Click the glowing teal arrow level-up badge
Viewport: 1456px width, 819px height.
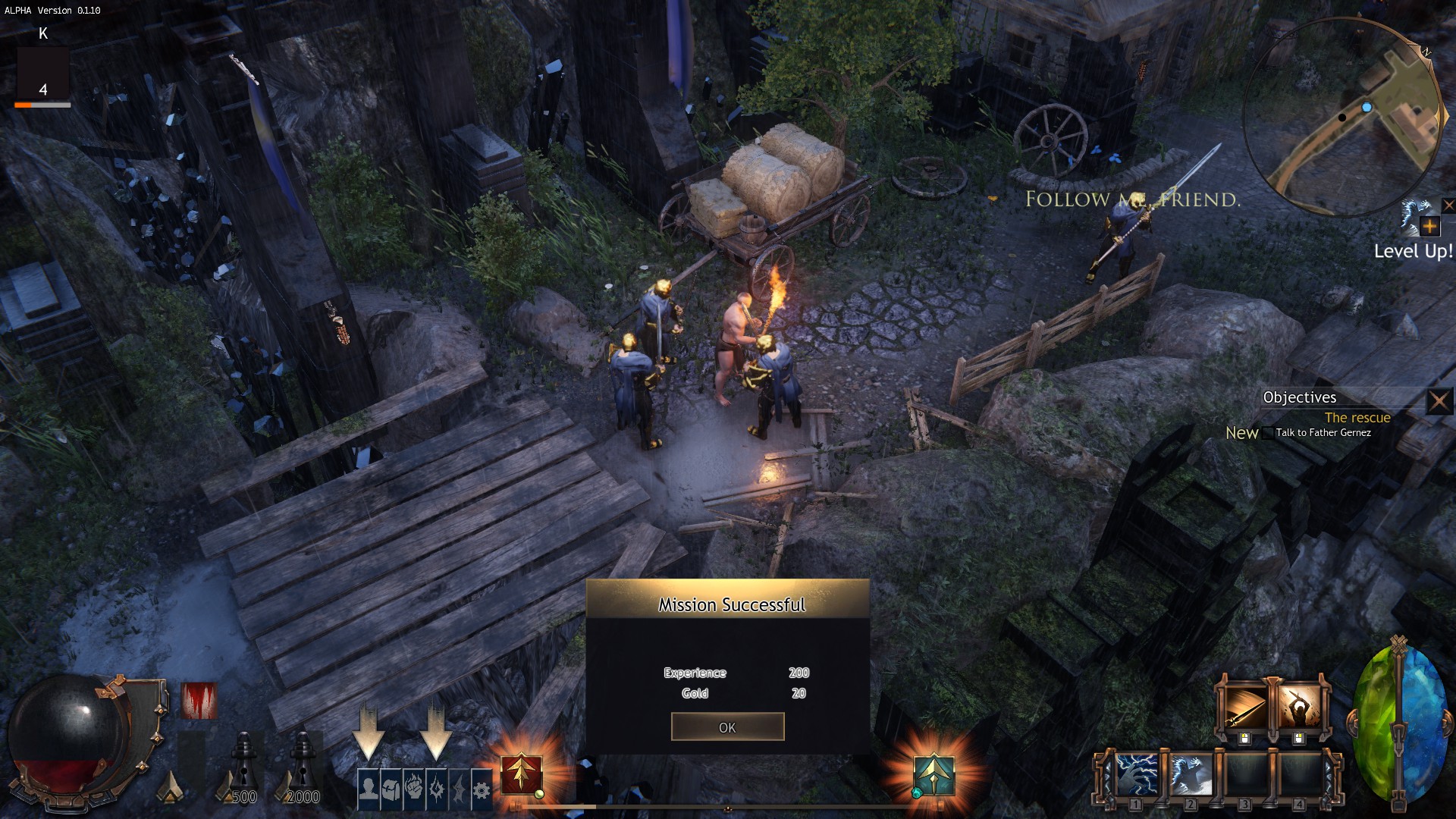pyautogui.click(x=934, y=775)
